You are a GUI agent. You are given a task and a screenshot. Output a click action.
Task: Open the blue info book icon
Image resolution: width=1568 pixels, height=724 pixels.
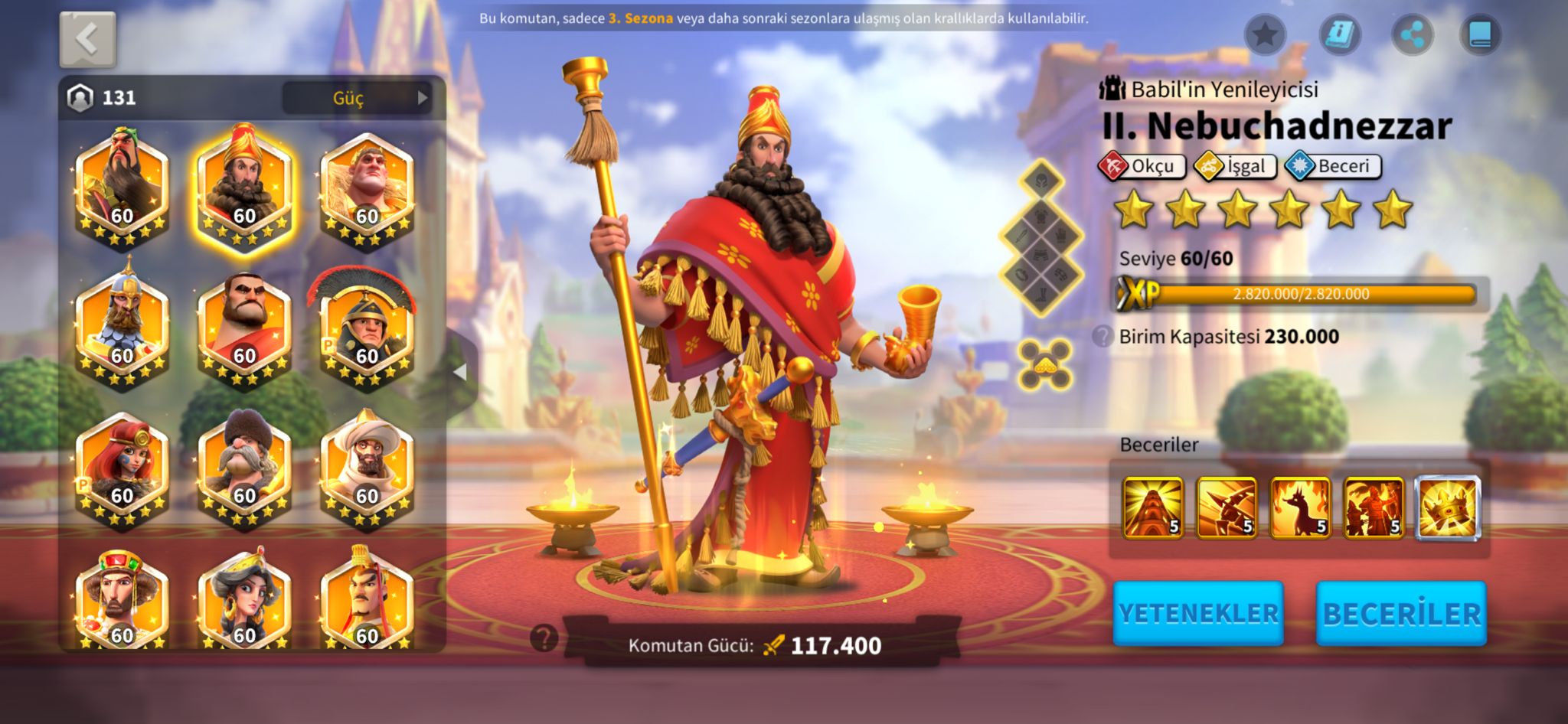[1339, 34]
